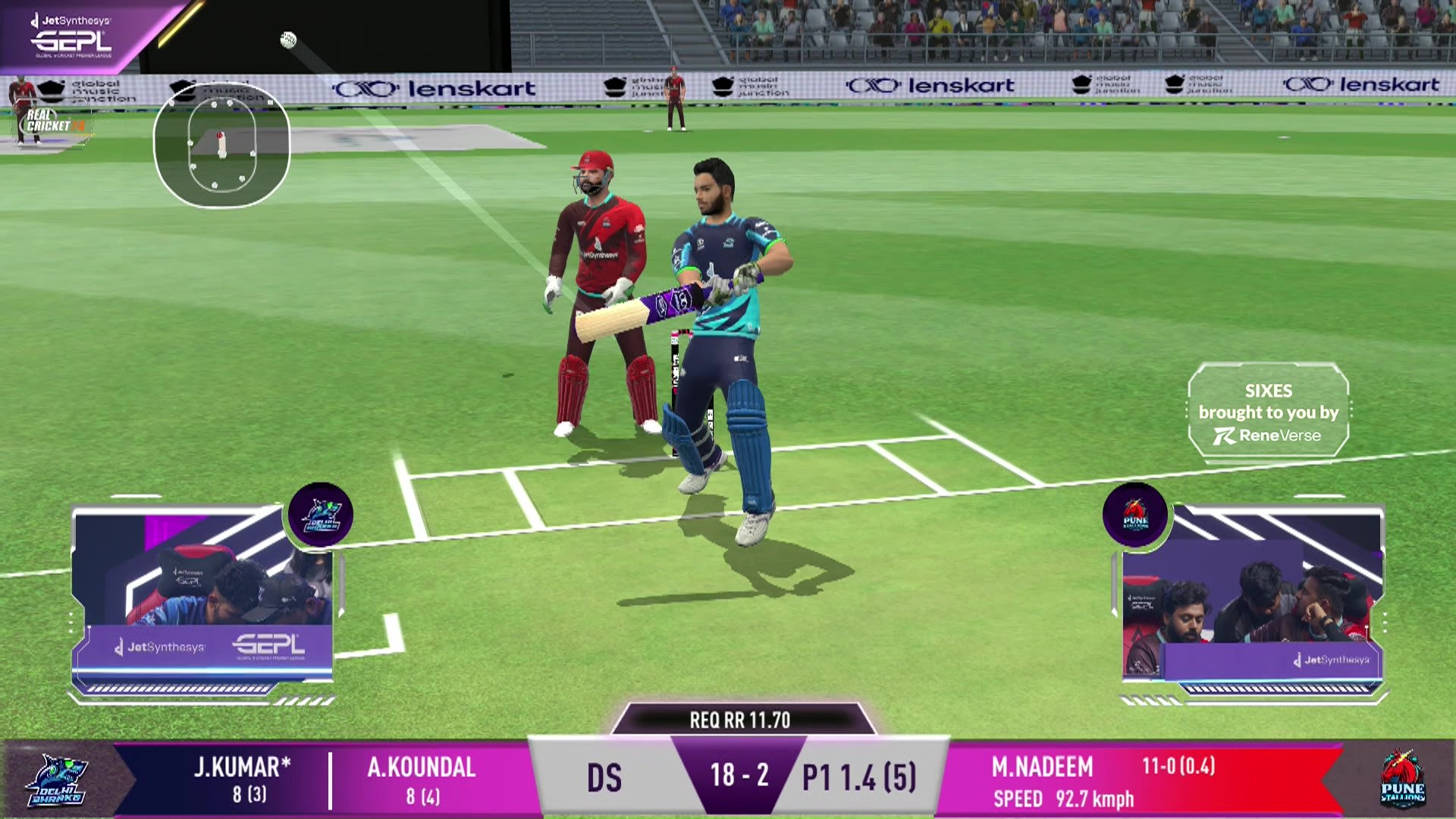Click the Delhi Sharks badge above the webcam
The height and width of the screenshot is (819, 1456).
[x=322, y=515]
